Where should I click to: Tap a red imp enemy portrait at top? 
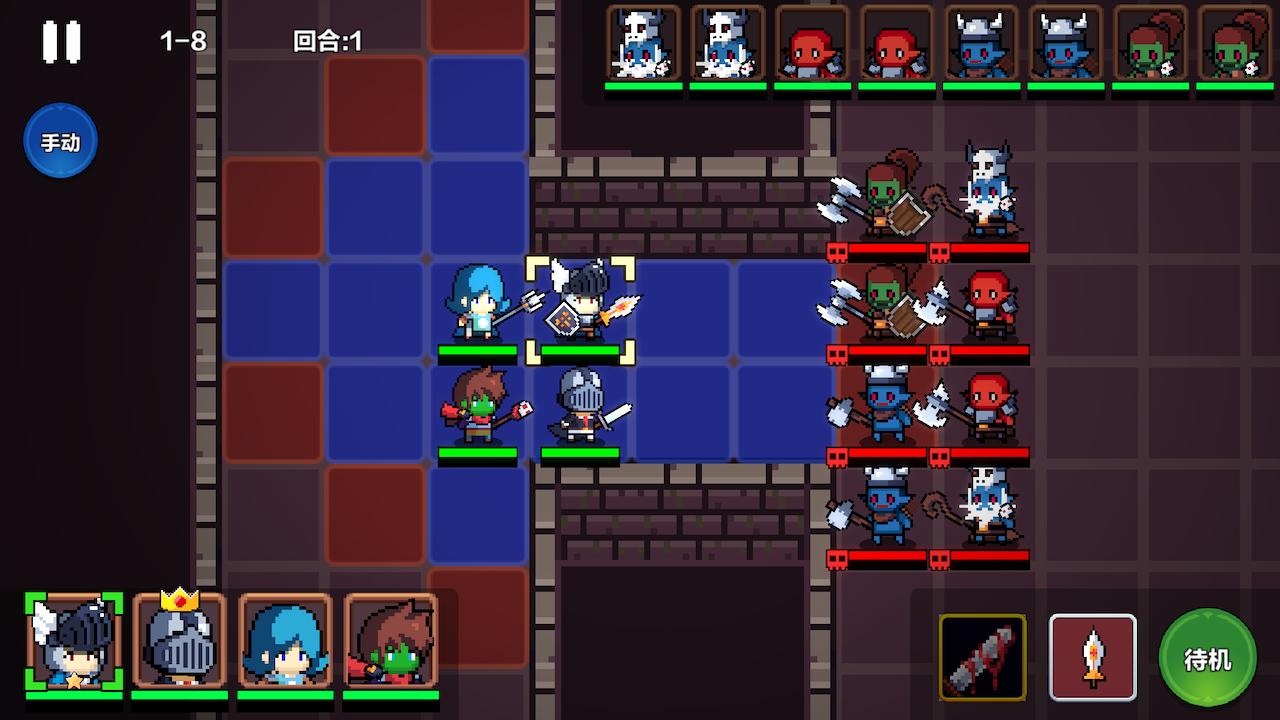click(x=812, y=45)
